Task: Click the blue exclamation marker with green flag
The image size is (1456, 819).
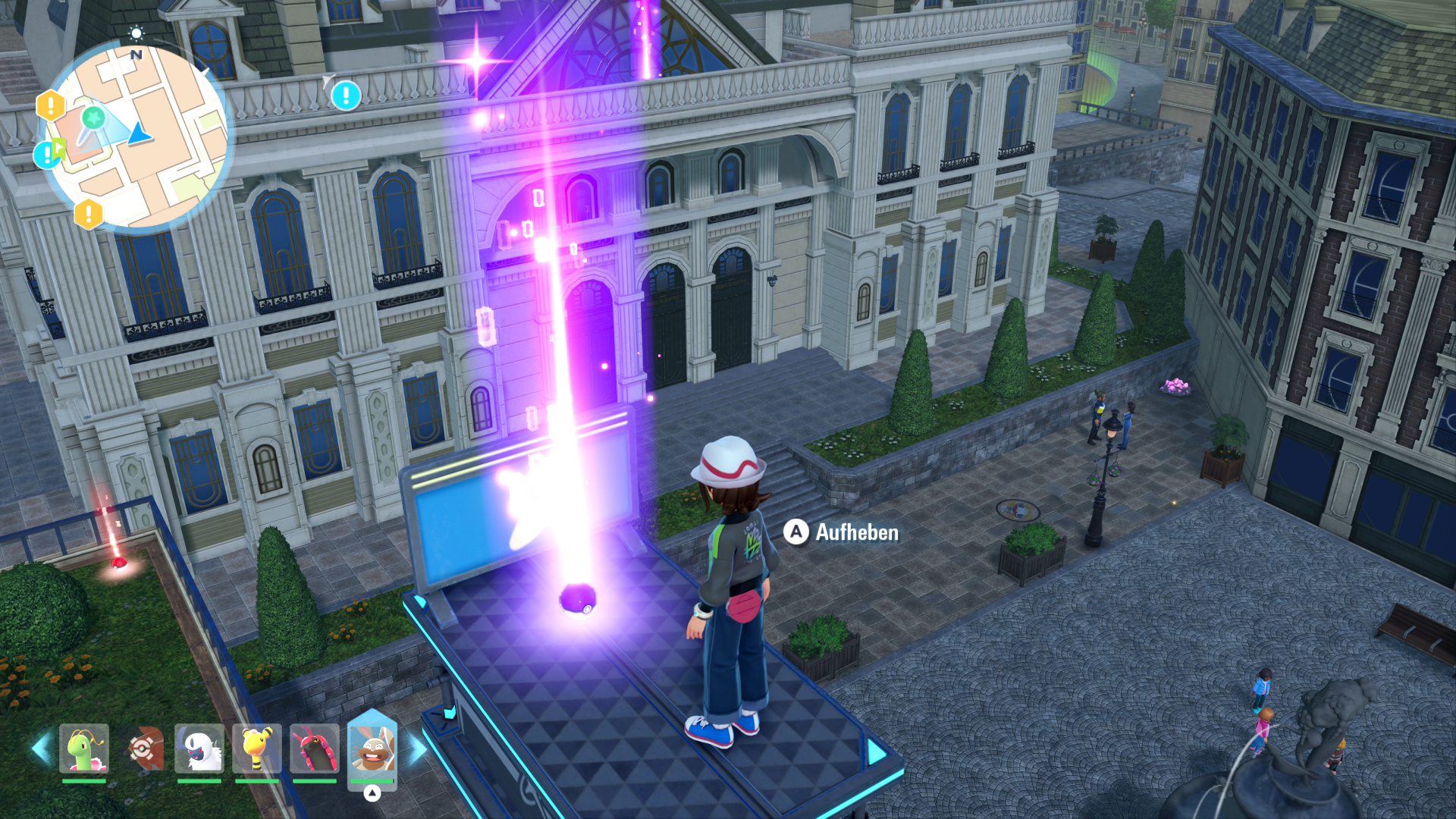Action: (x=48, y=154)
